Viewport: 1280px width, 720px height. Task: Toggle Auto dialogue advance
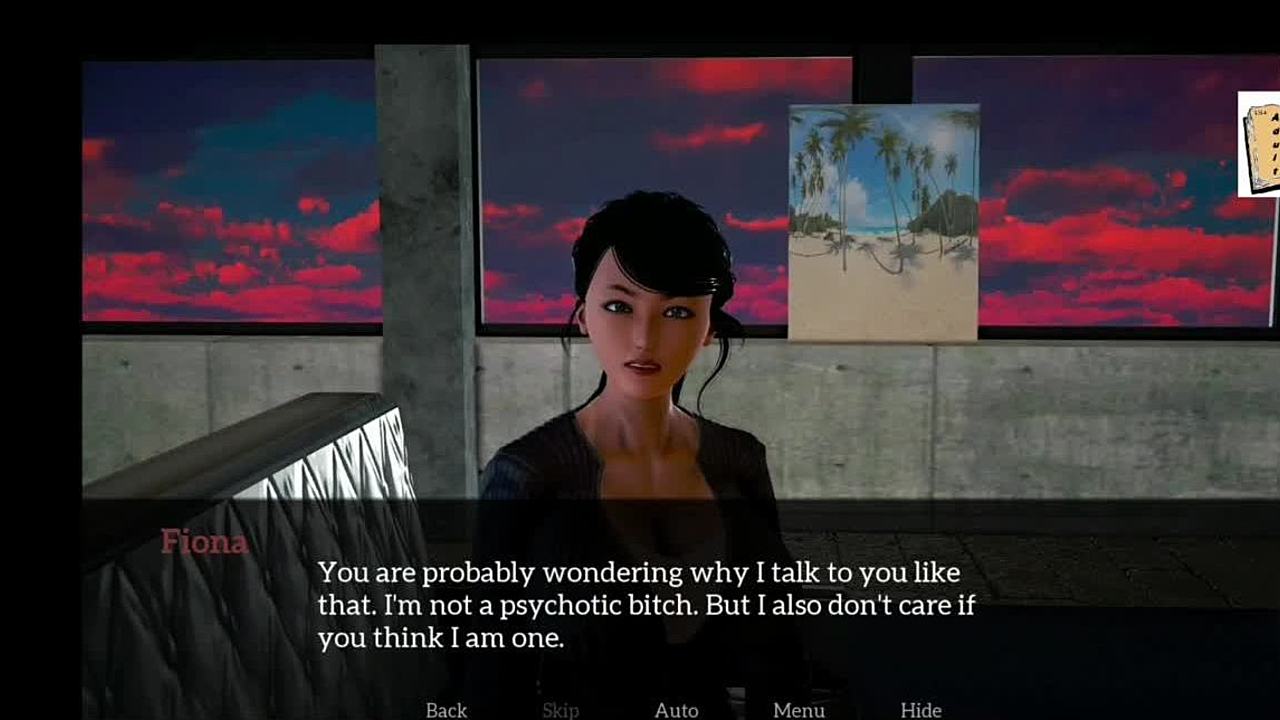click(x=676, y=710)
